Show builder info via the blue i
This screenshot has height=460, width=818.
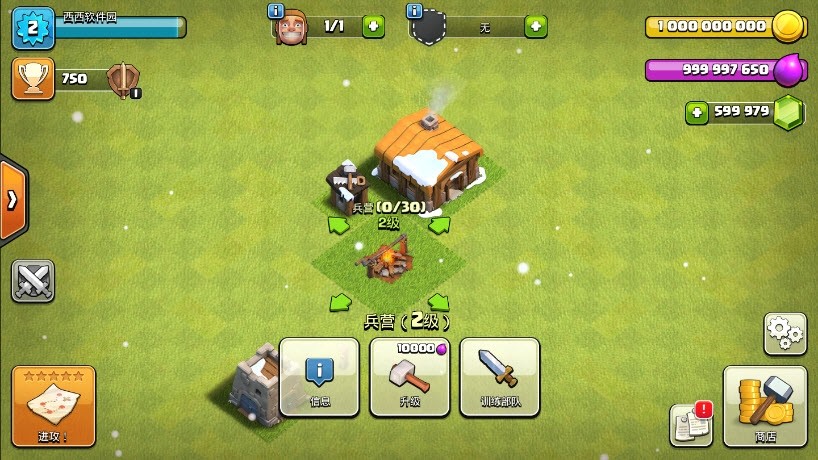(x=277, y=10)
